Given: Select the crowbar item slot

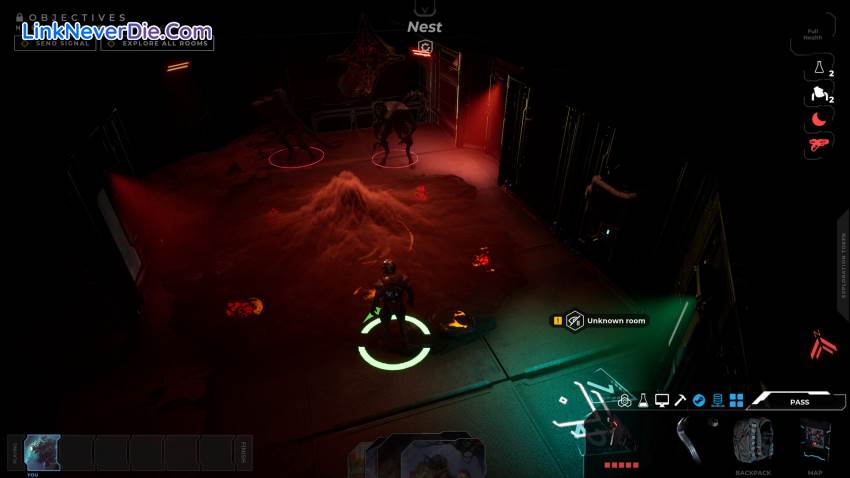Looking at the screenshot, I should pos(688,440).
